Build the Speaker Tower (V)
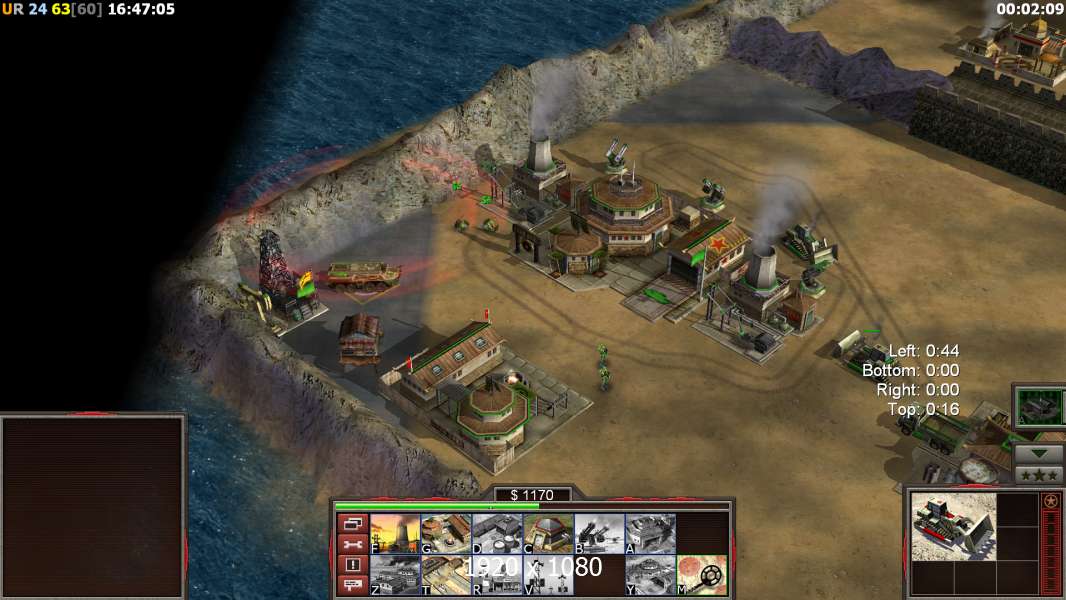Image resolution: width=1066 pixels, height=600 pixels. 548,575
